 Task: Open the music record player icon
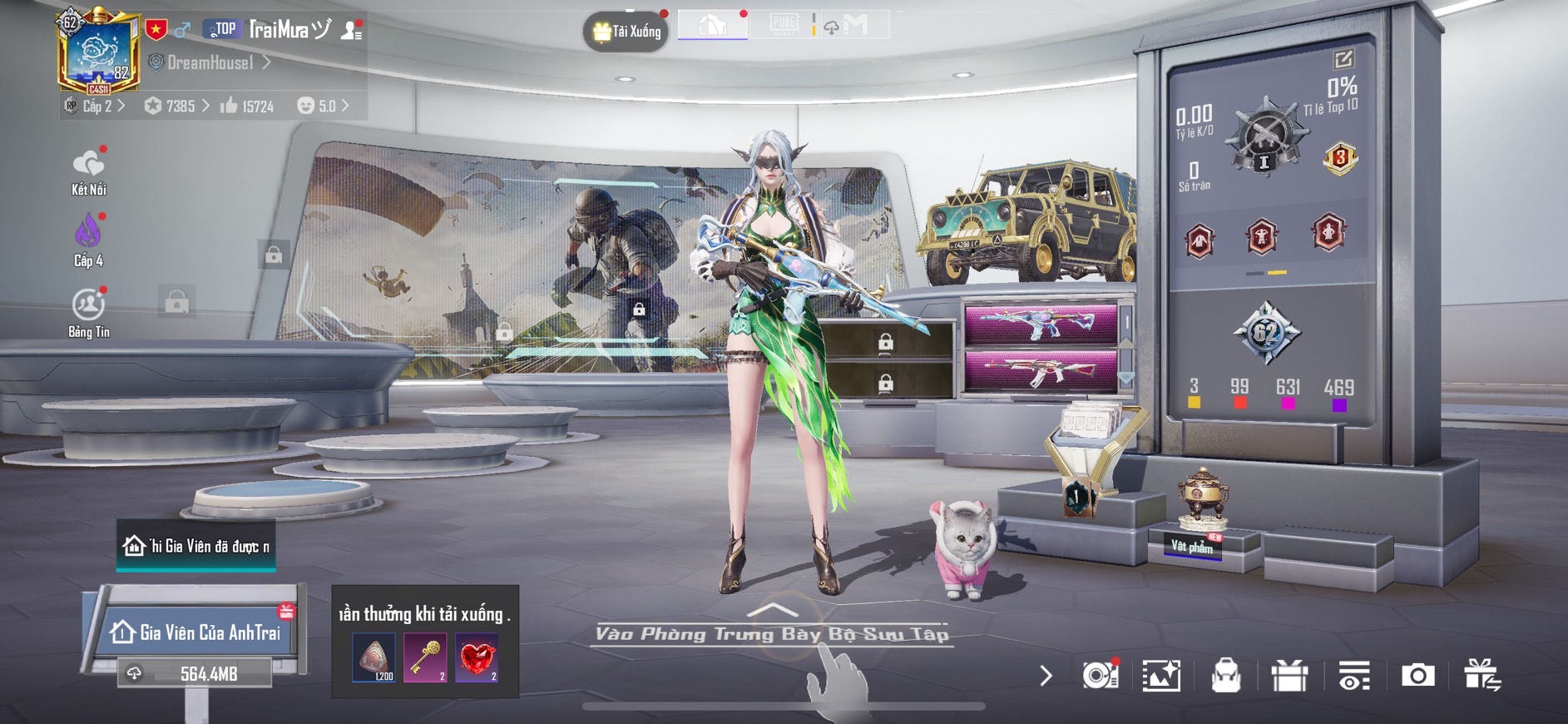tap(1100, 676)
